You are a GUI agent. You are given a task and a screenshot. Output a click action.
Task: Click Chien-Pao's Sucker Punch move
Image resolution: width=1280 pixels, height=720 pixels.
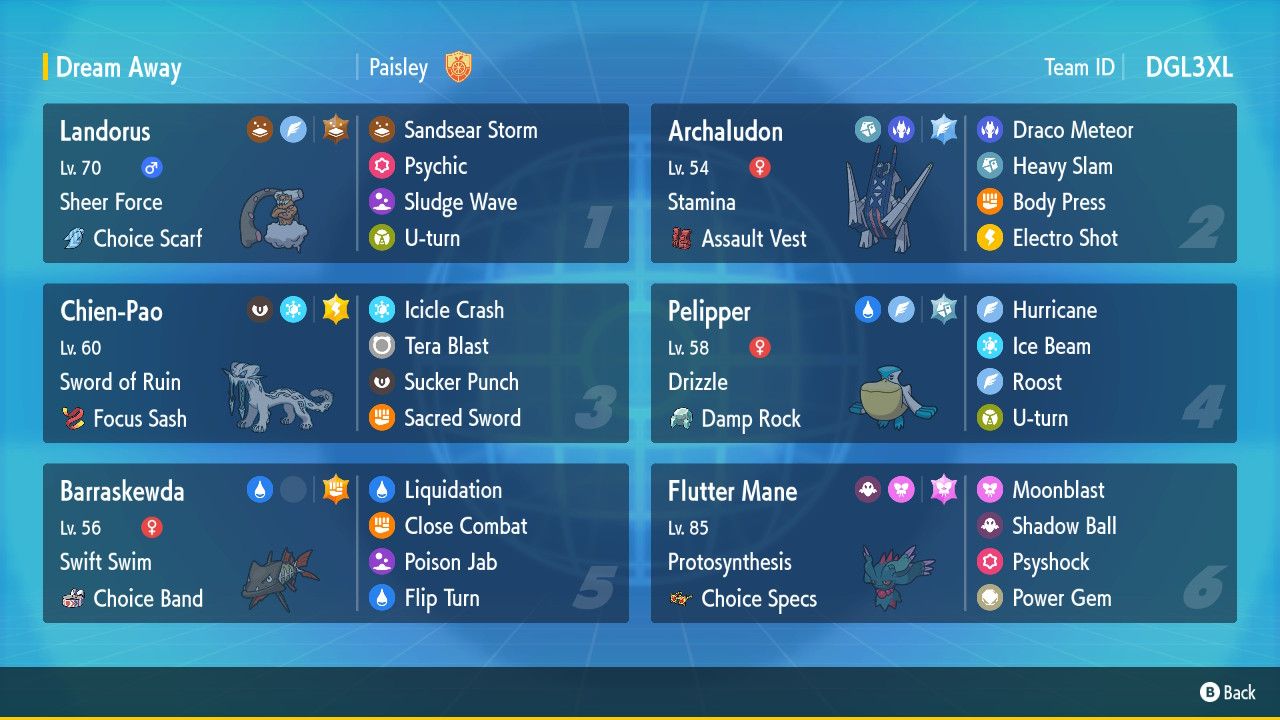coord(461,382)
